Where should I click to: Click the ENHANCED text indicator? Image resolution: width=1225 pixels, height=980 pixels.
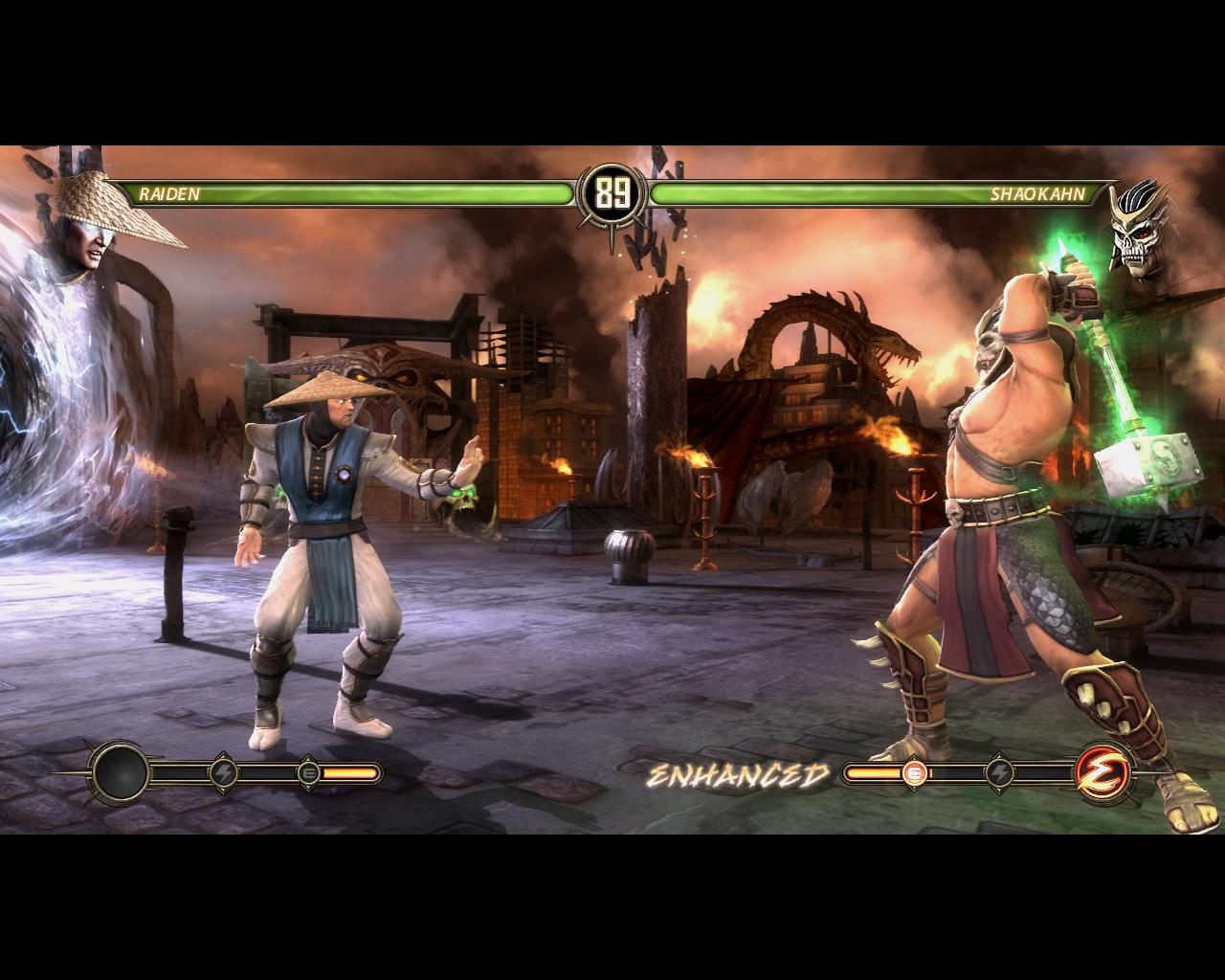[x=739, y=773]
